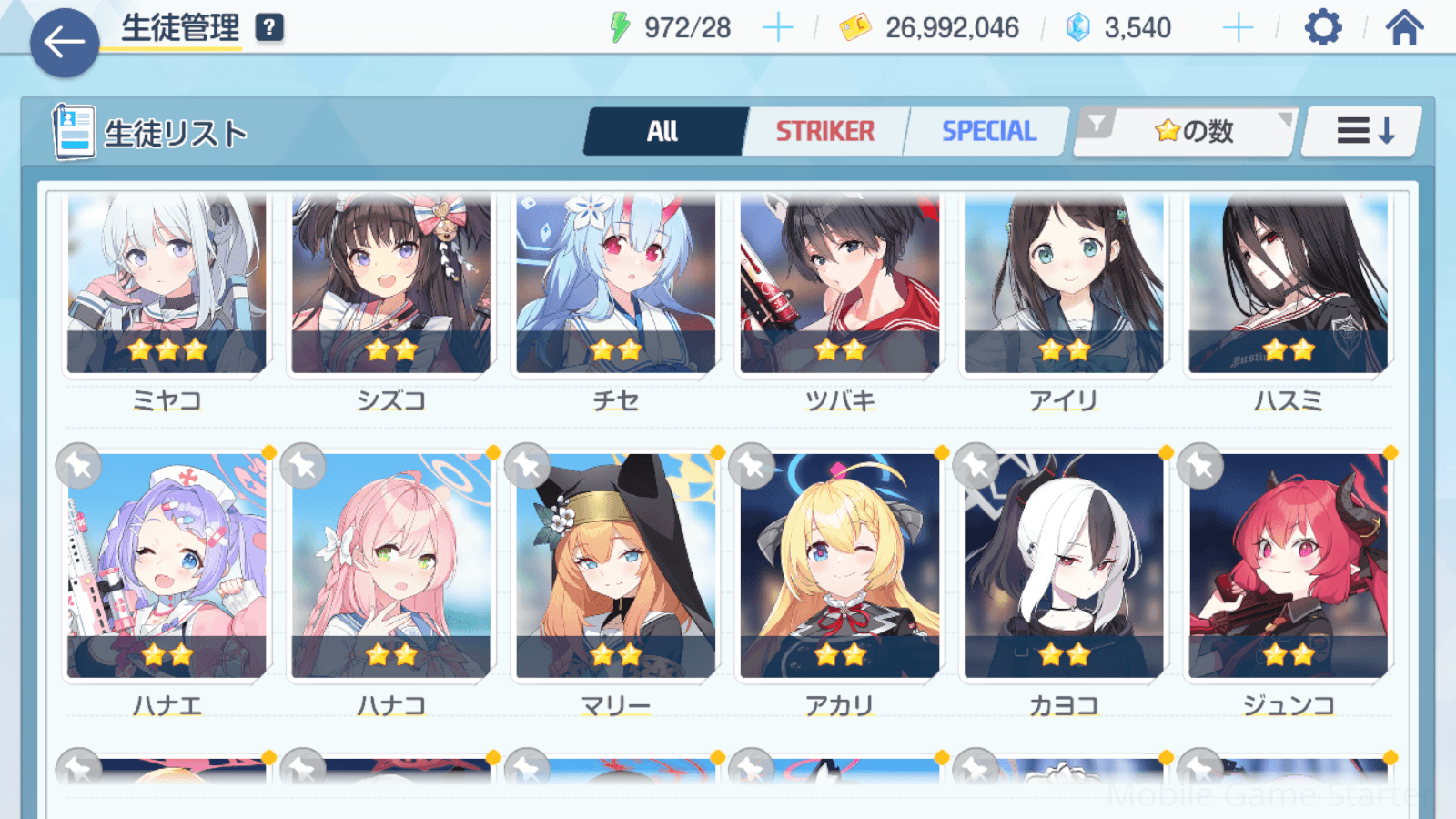
Task: Go back with the arrow button
Action: coord(65,43)
